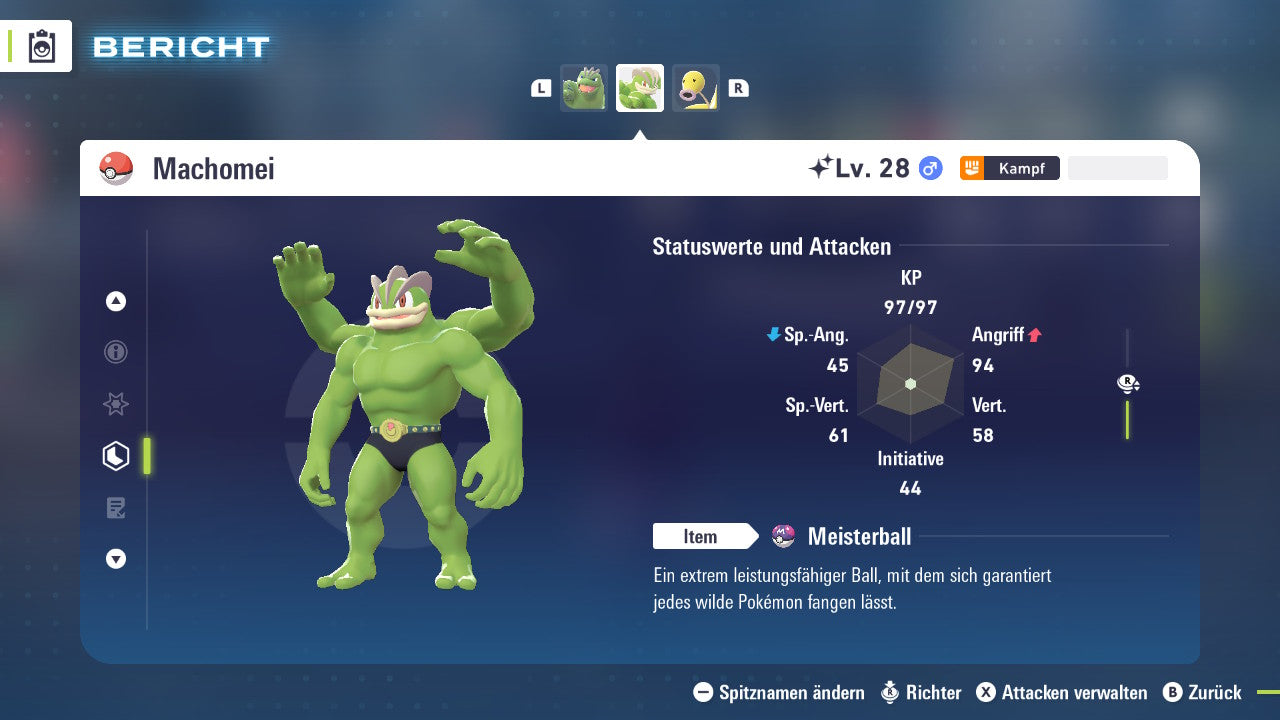Select the star ribbons icon in the sidebar

[x=116, y=404]
